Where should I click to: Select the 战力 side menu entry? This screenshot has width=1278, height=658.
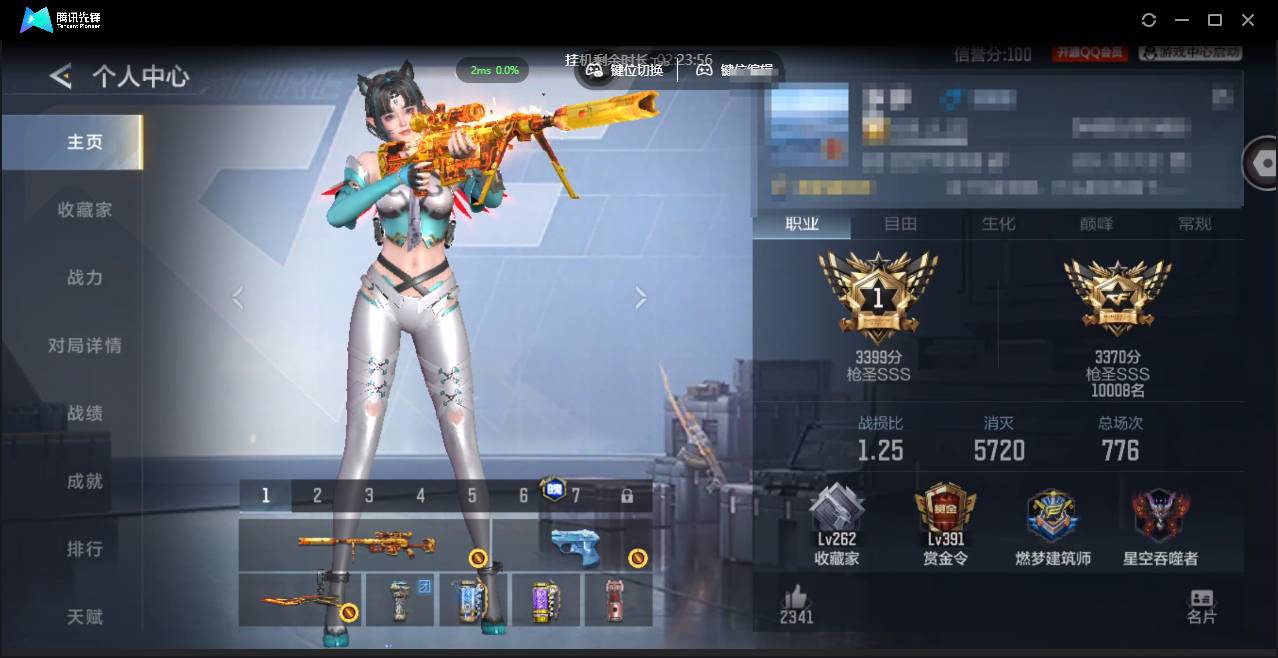pyautogui.click(x=85, y=278)
